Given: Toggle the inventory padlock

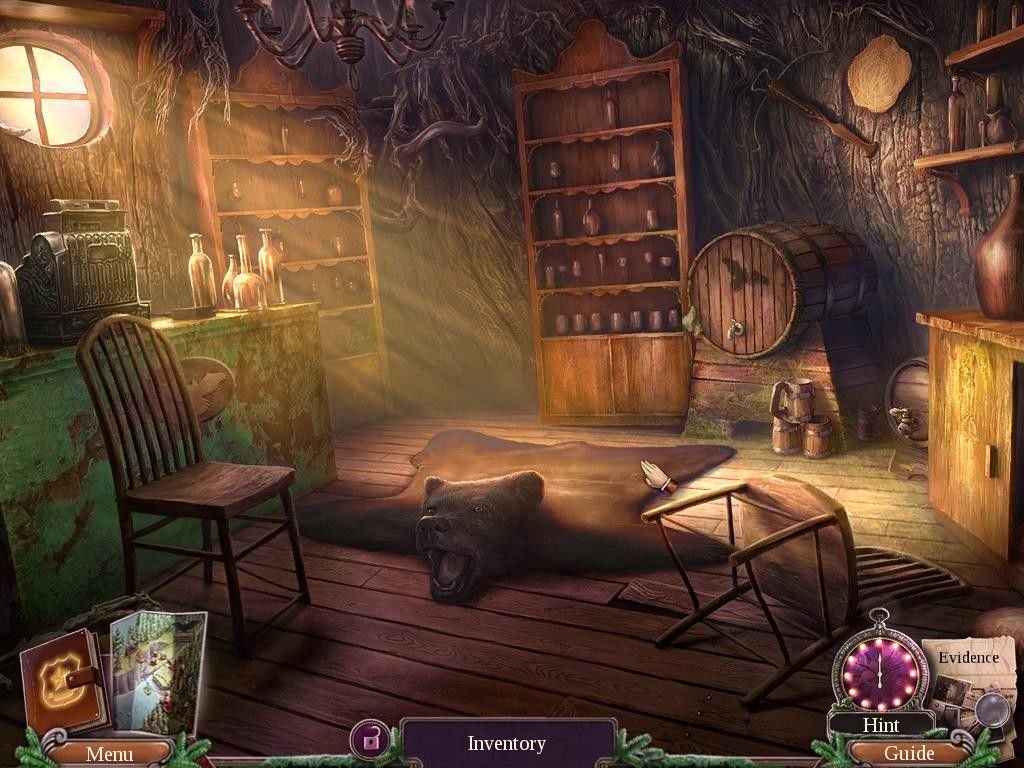Looking at the screenshot, I should click(370, 741).
